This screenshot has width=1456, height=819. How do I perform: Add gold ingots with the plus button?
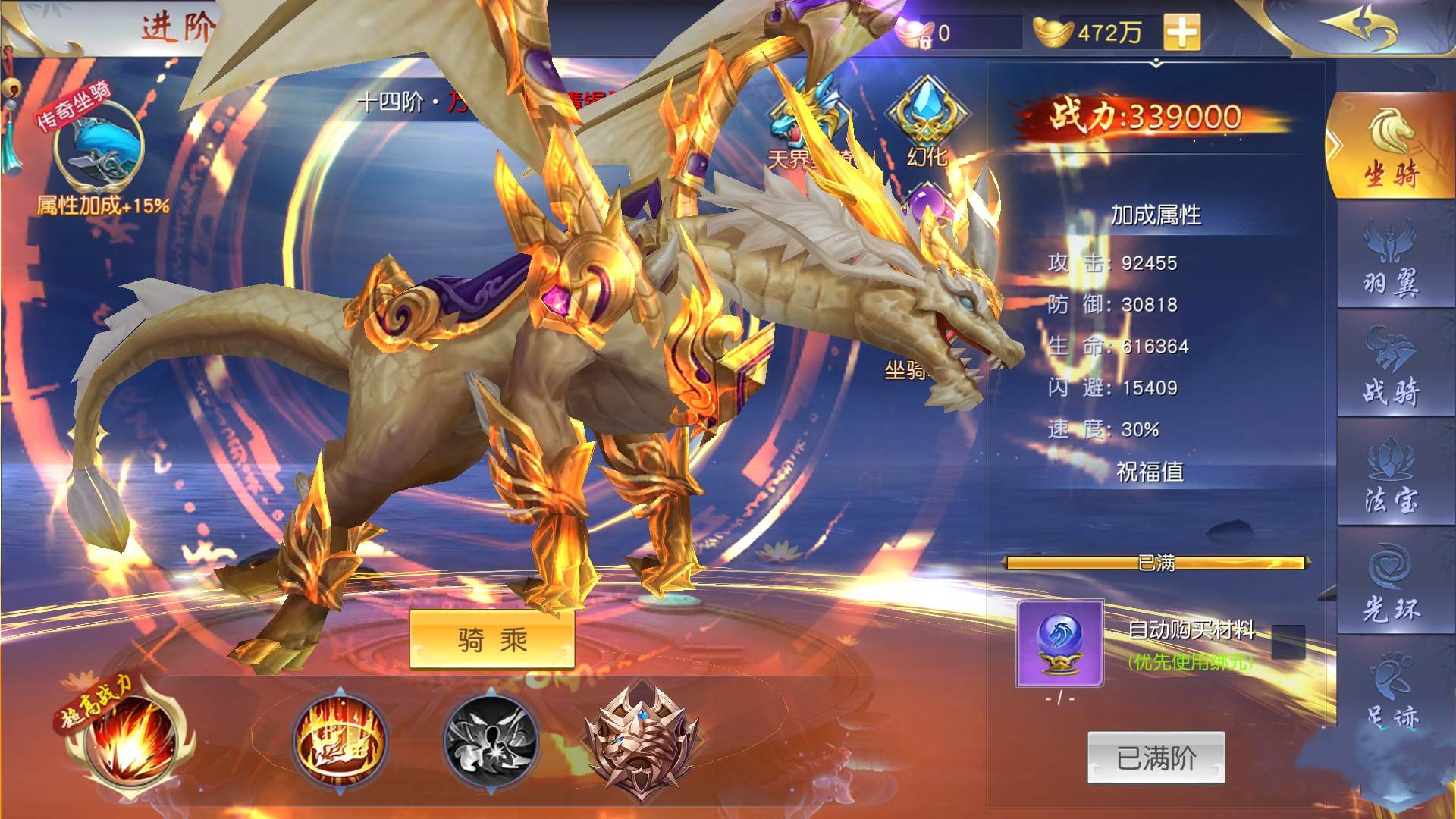click(1181, 33)
